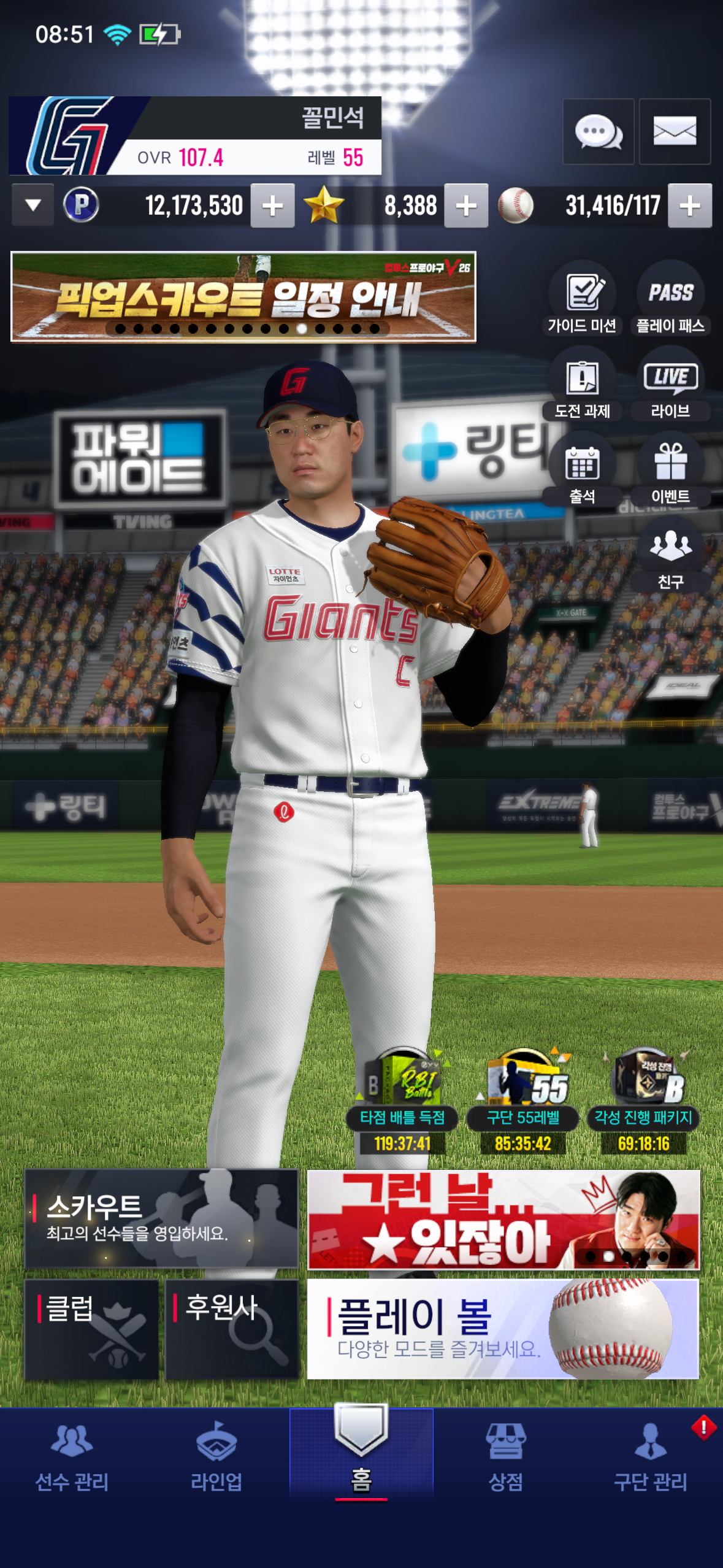Switch to the 라인업 lineup tab

216,1456
